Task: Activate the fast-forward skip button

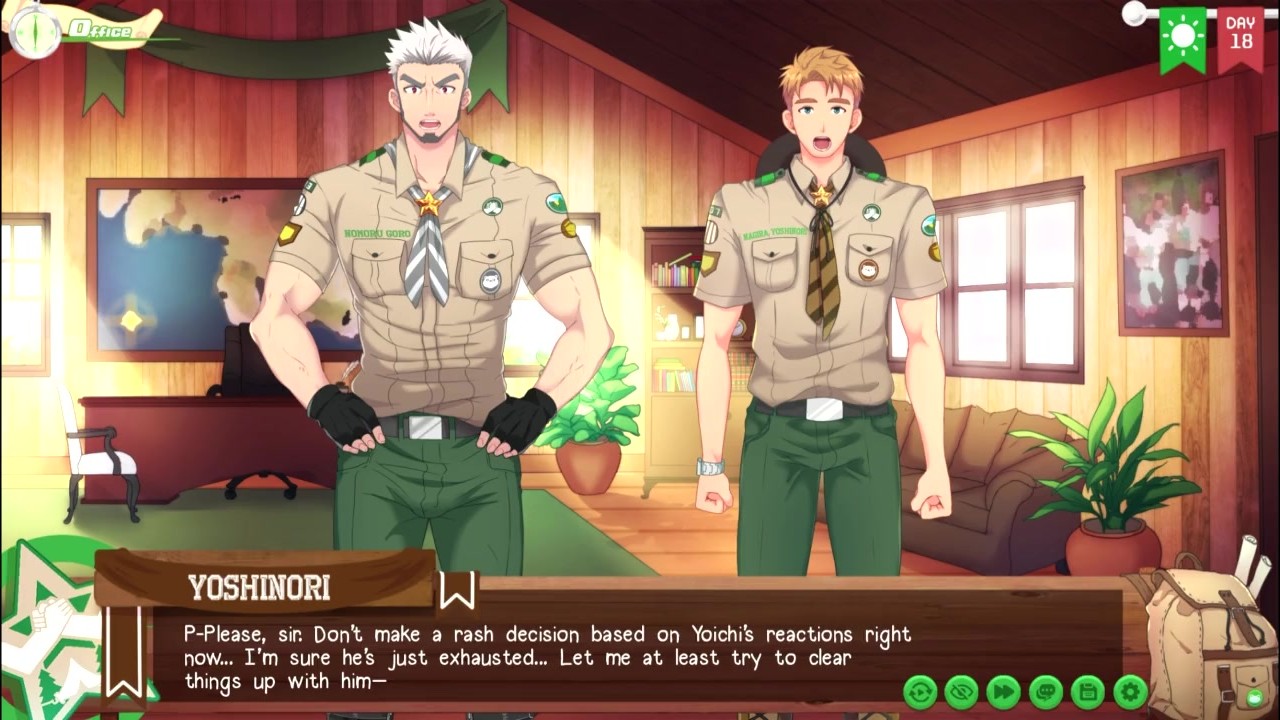Action: click(1004, 691)
